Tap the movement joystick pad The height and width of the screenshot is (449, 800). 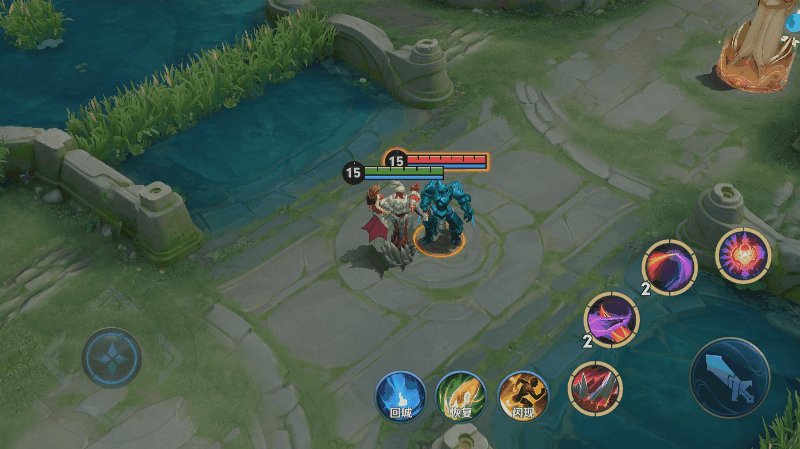(111, 357)
